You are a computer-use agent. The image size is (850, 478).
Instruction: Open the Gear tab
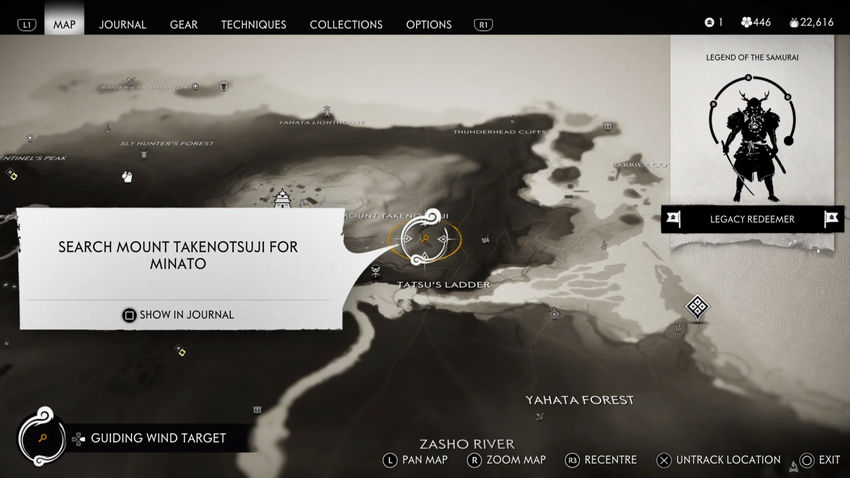click(183, 24)
